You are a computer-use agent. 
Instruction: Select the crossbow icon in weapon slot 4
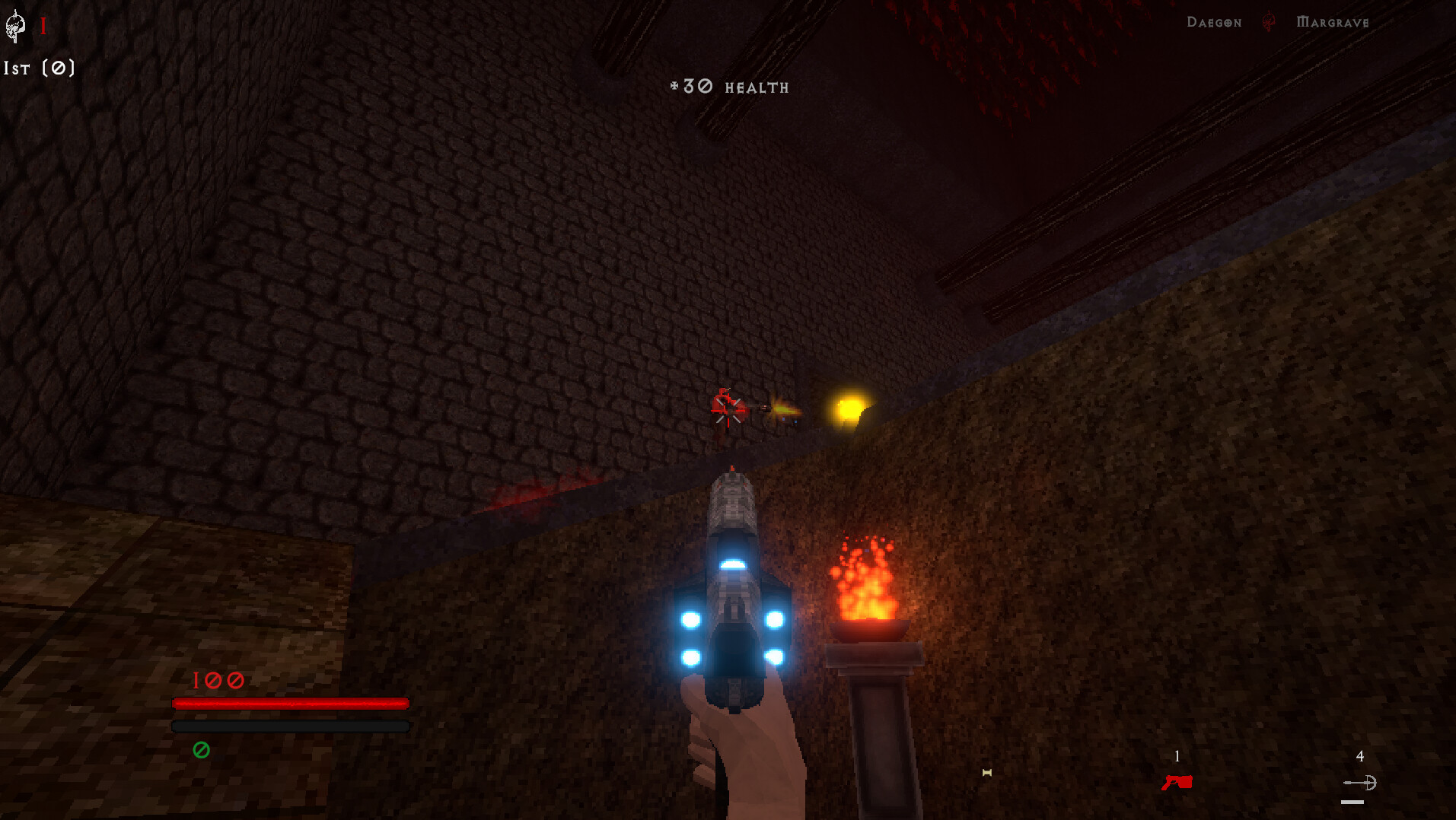(x=1360, y=783)
